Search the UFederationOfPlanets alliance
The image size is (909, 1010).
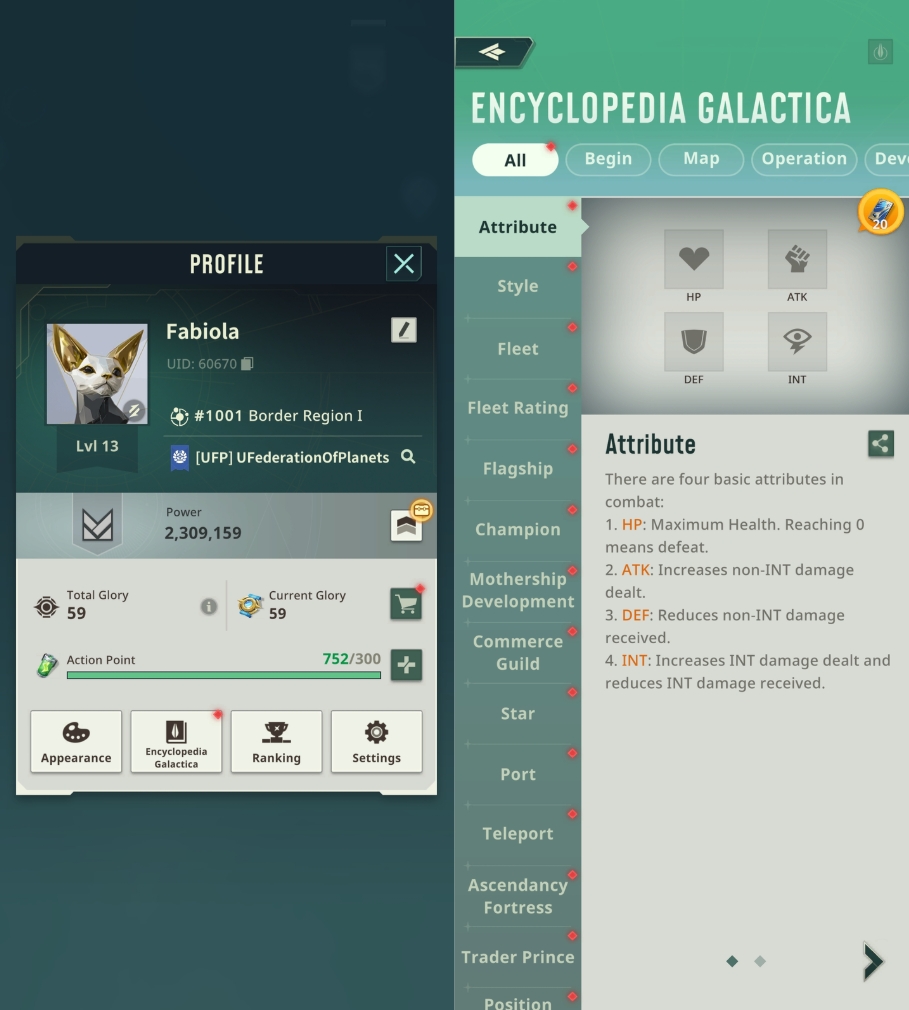pyautogui.click(x=408, y=457)
